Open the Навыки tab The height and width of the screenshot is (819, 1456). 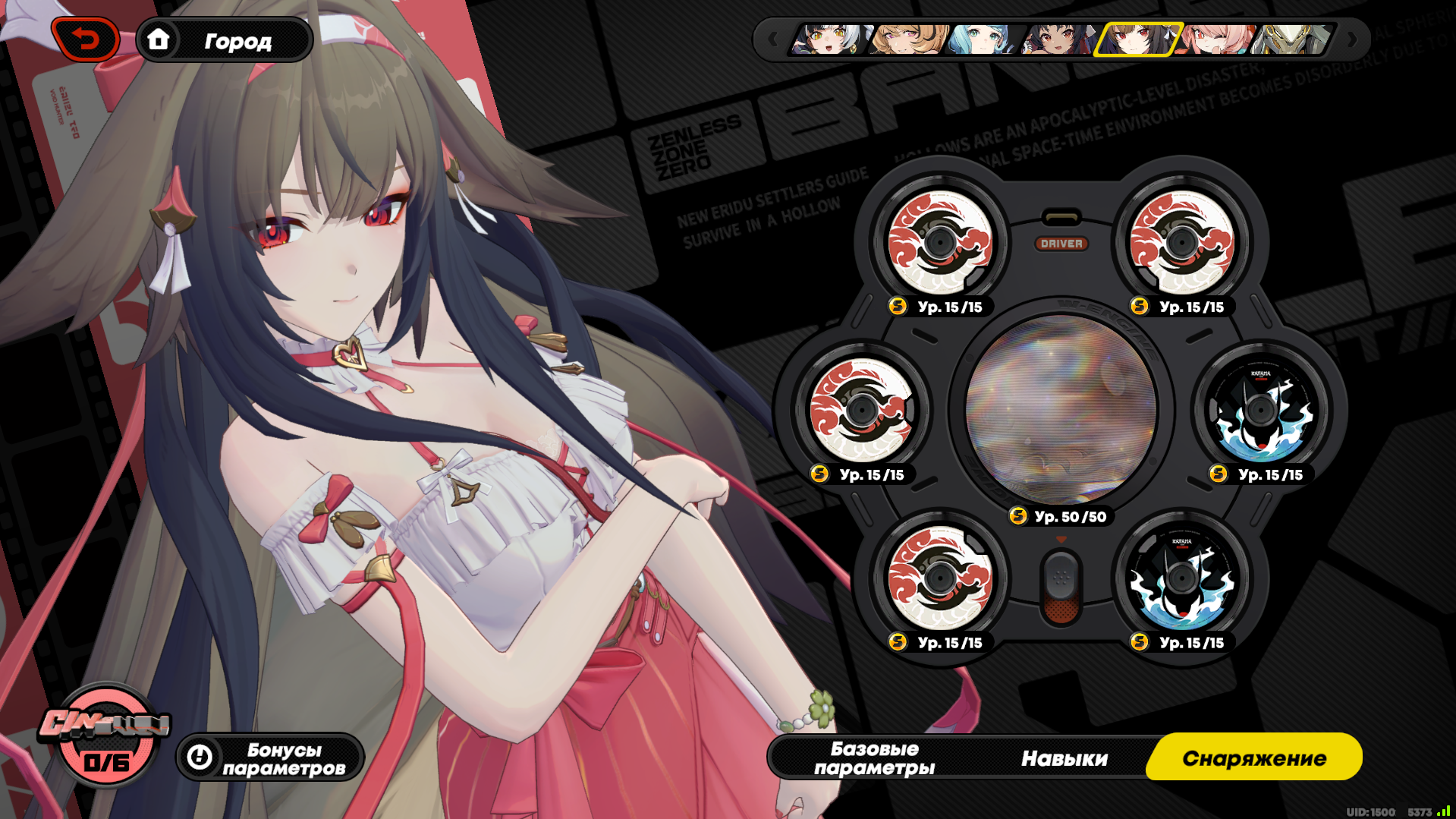point(1064,758)
